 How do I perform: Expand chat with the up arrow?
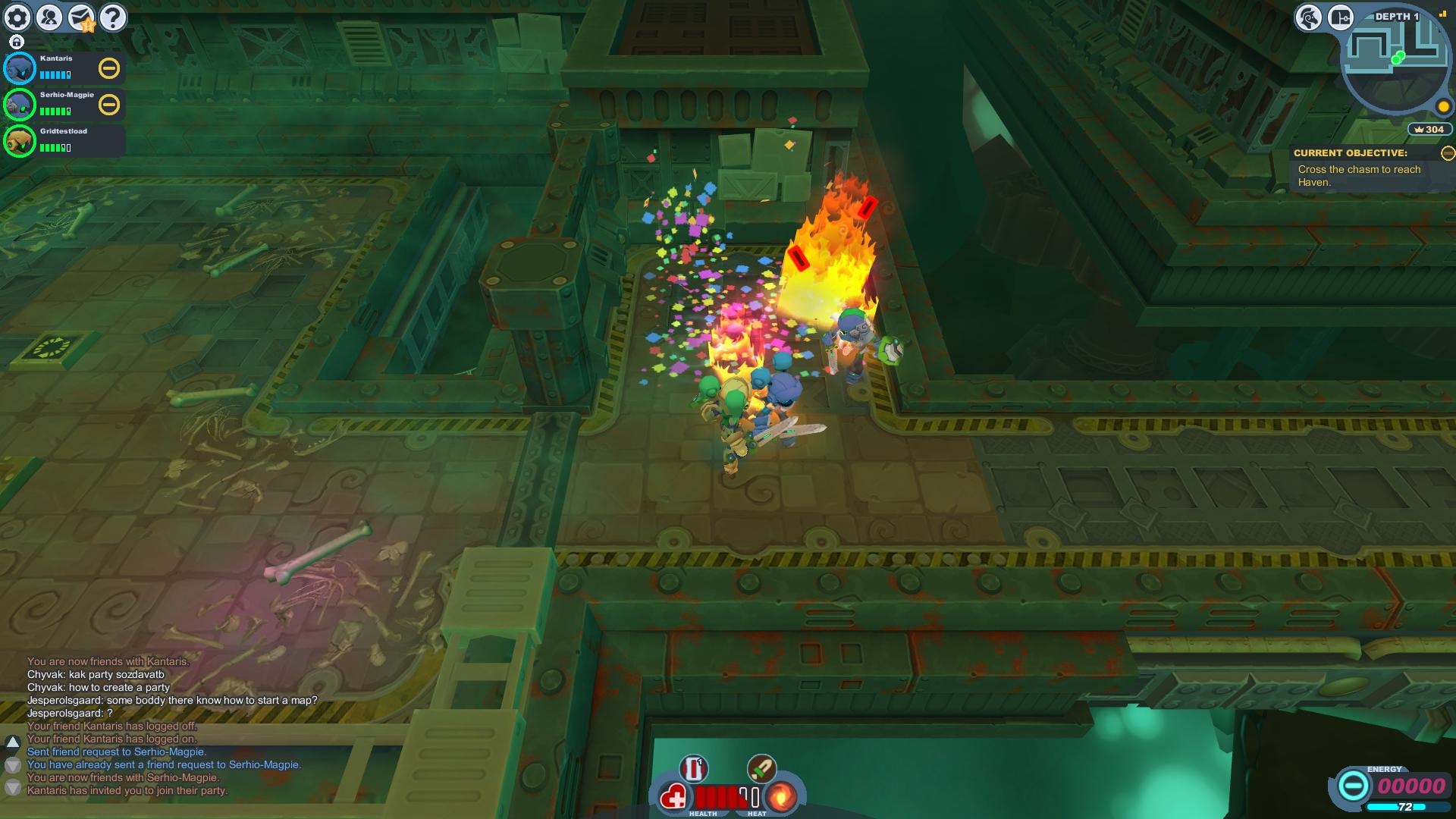[12, 742]
